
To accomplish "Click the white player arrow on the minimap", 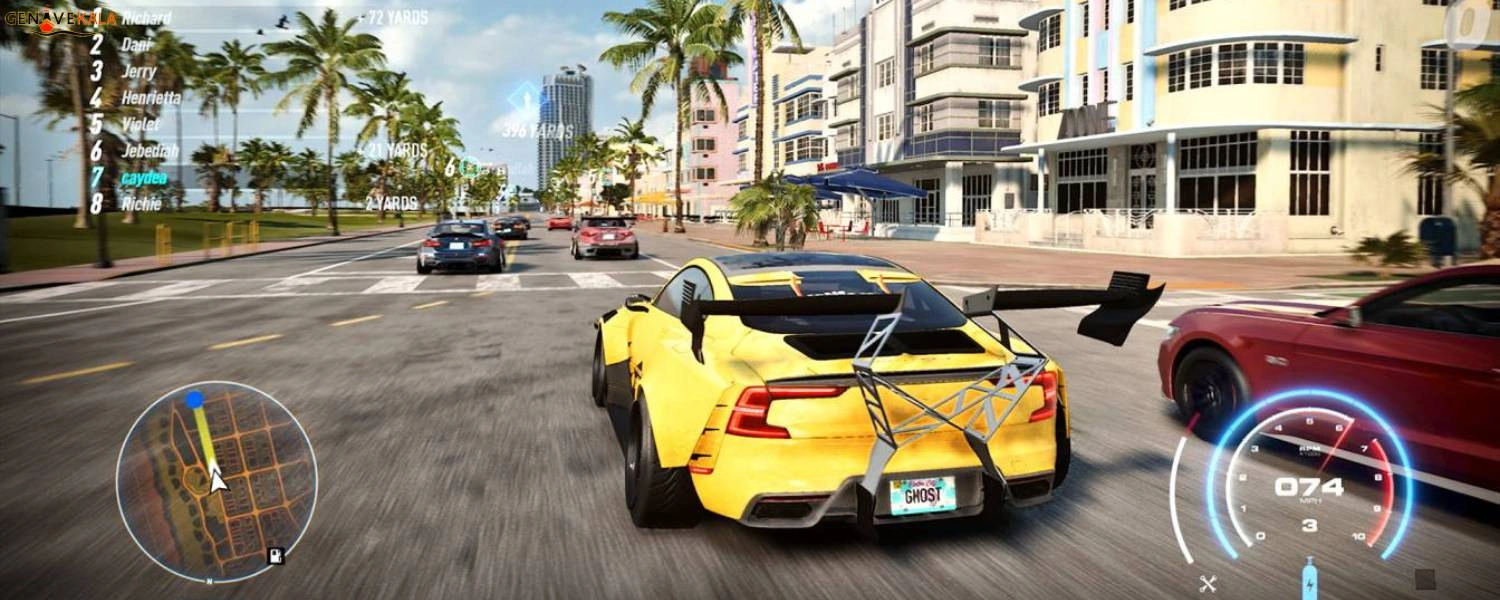I will click(x=217, y=481).
